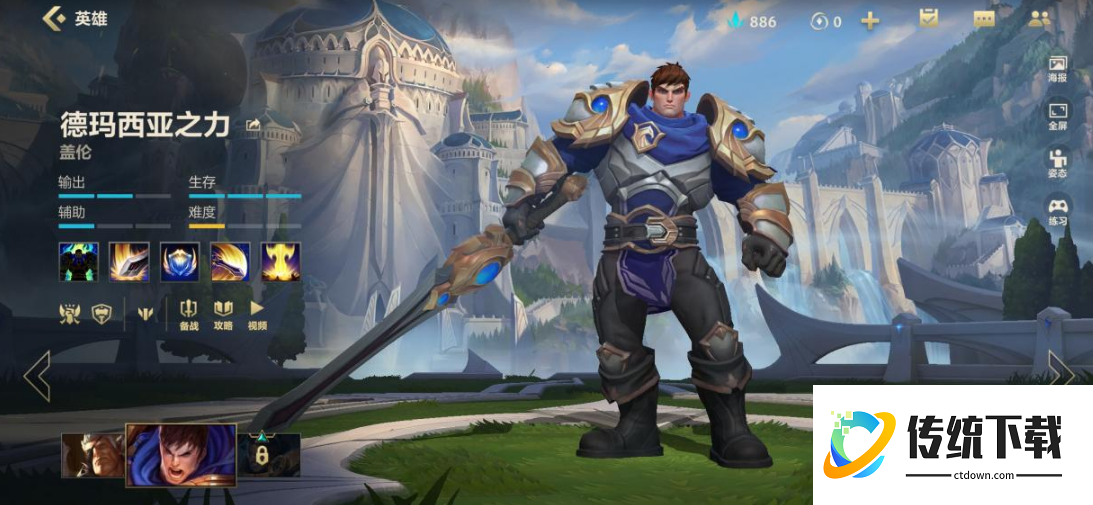Open the friends list icon

1040,19
